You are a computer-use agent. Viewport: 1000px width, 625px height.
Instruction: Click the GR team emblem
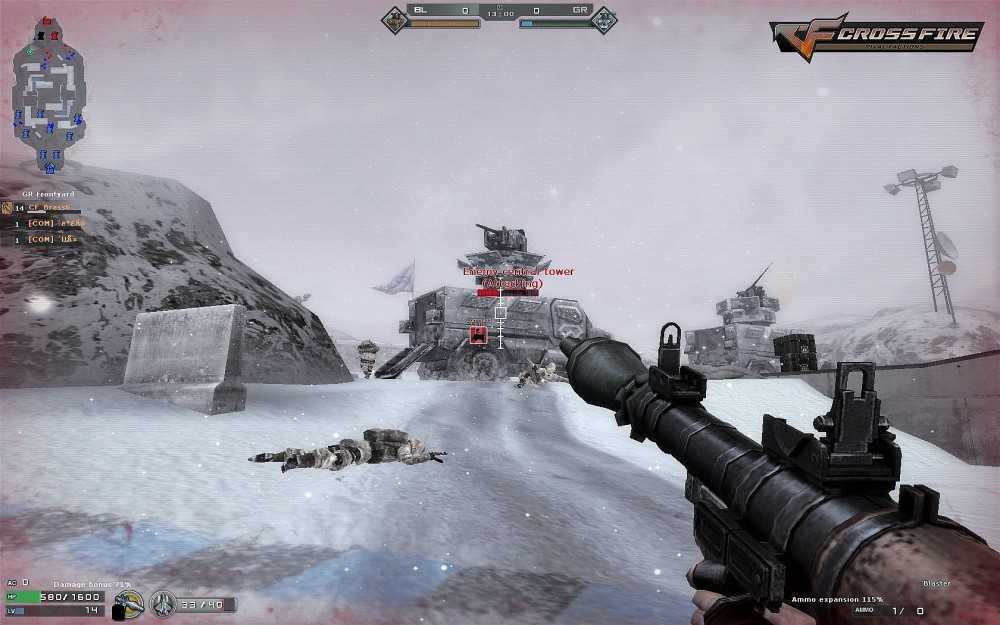(604, 19)
